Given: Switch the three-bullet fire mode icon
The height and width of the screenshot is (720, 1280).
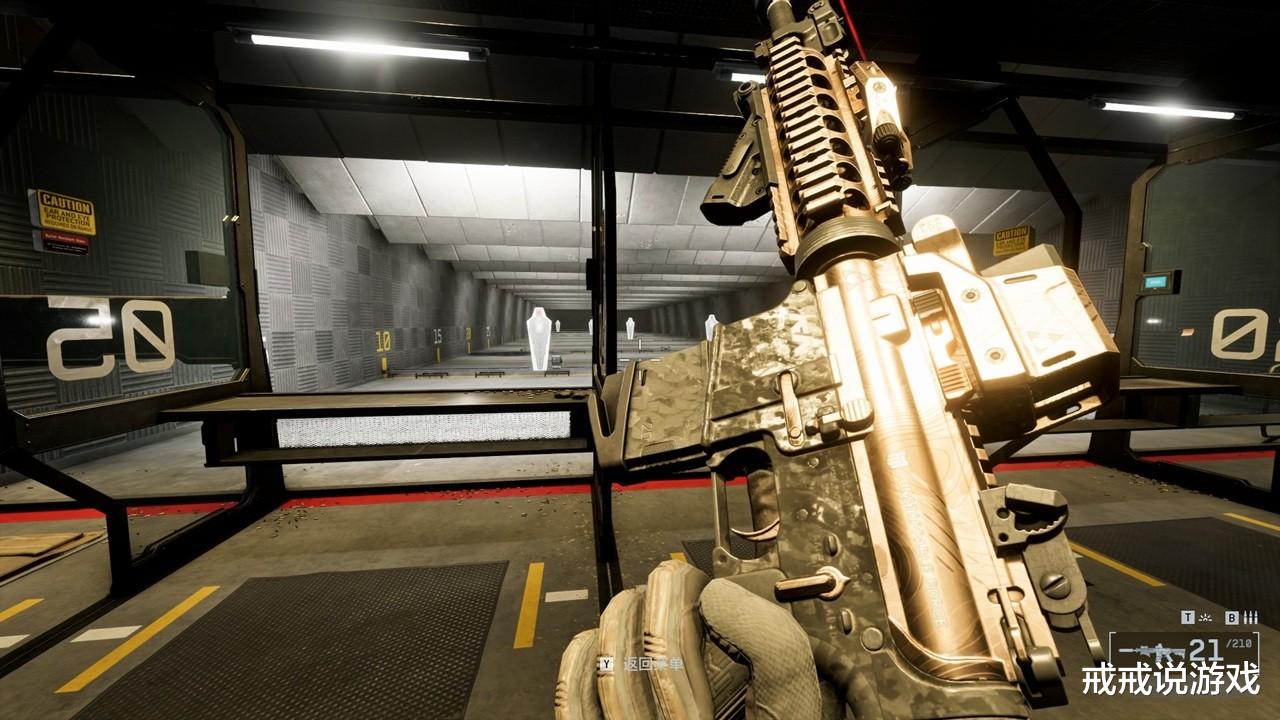Looking at the screenshot, I should [x=1249, y=618].
